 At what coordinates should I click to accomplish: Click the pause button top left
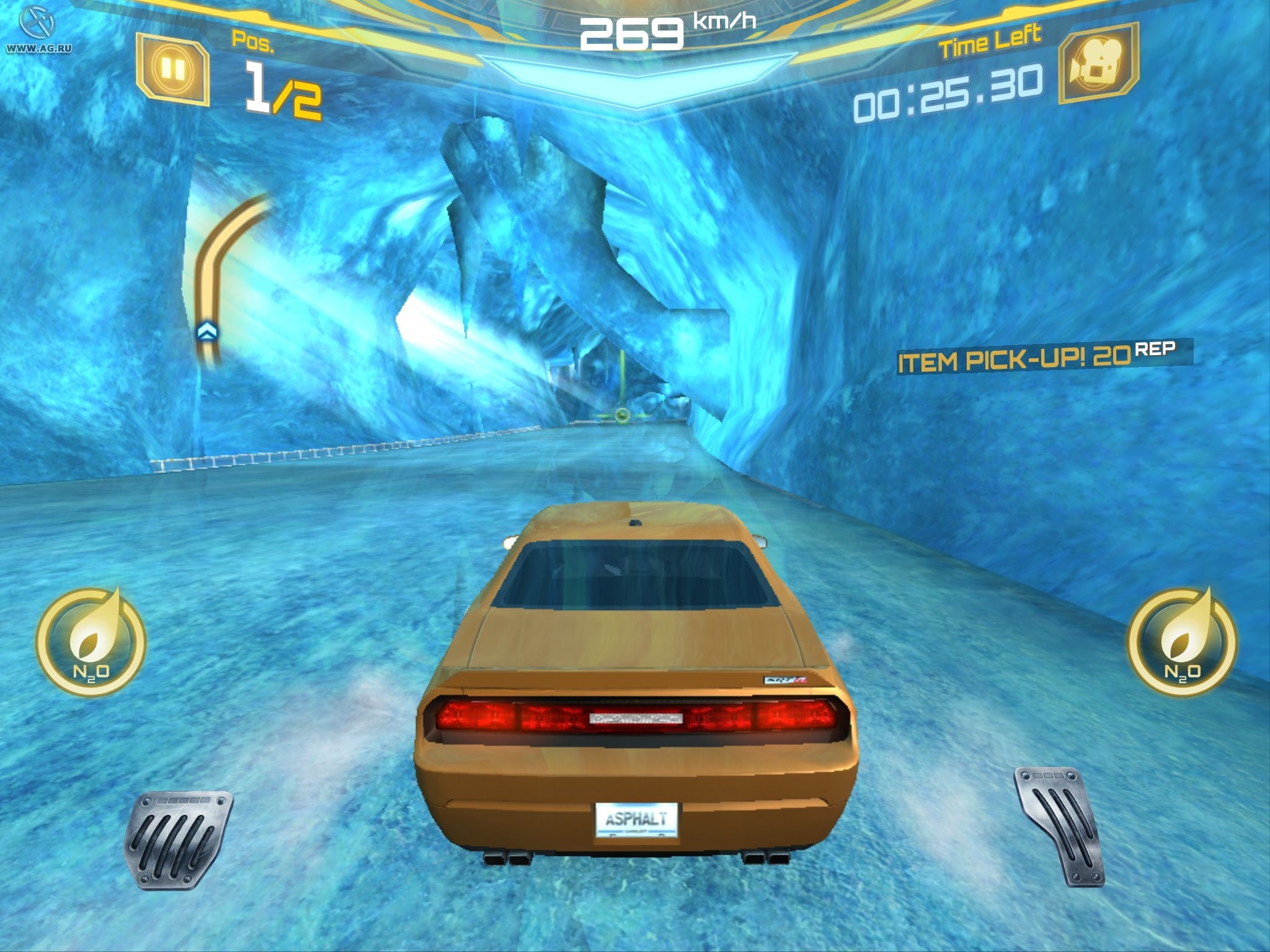tap(175, 67)
